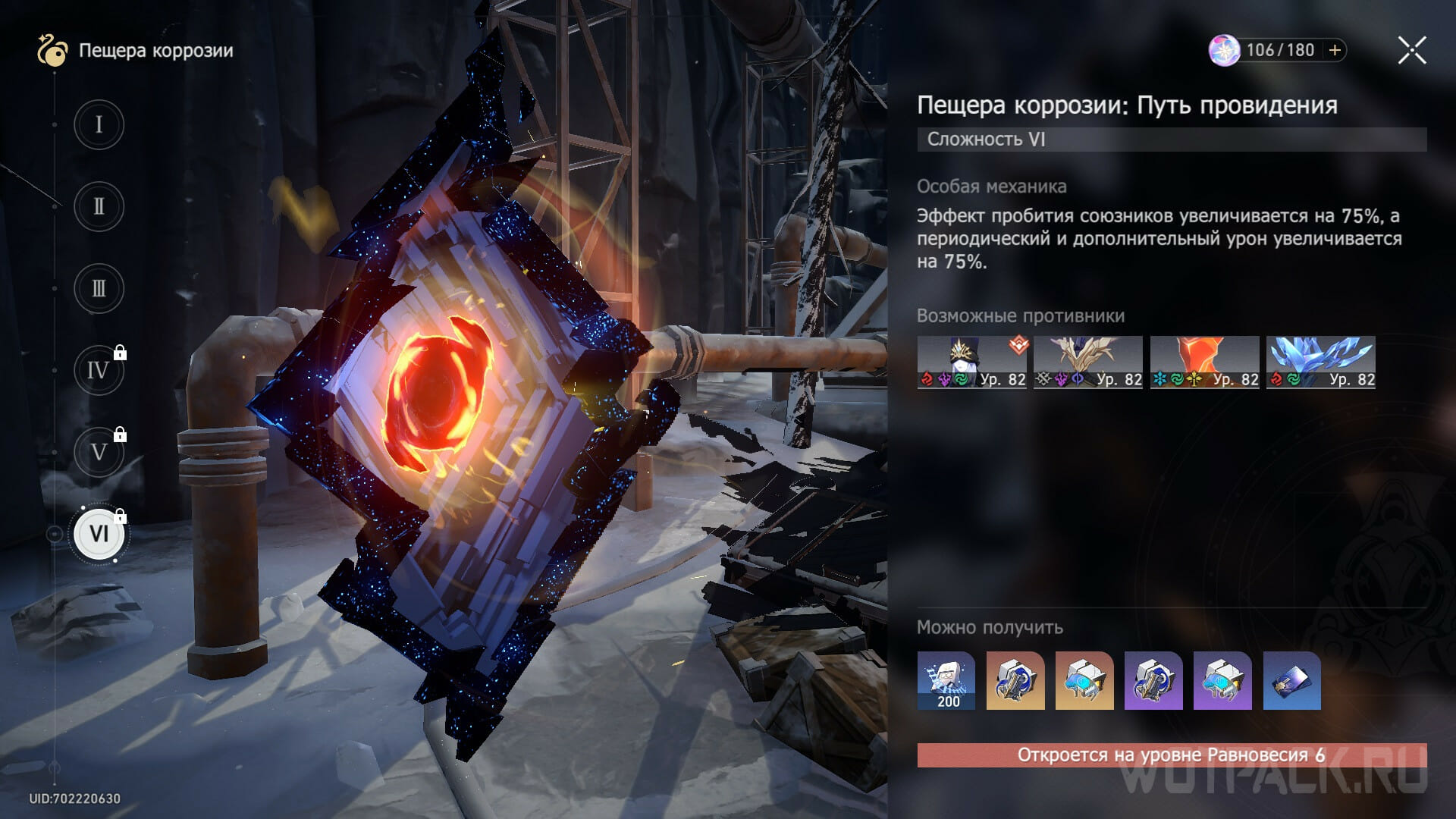
Task: View the pale branch-horned enemy portrait
Action: (1087, 362)
